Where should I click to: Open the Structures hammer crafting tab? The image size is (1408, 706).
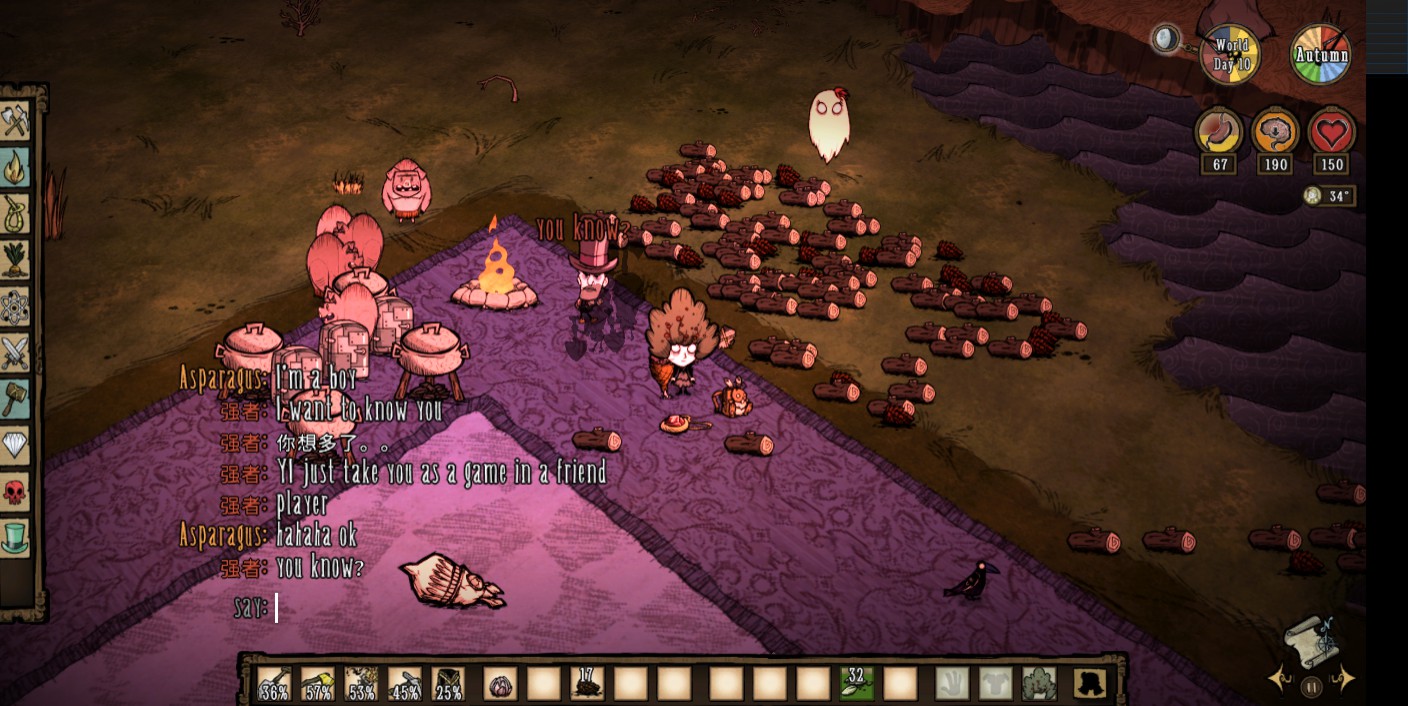[x=16, y=398]
